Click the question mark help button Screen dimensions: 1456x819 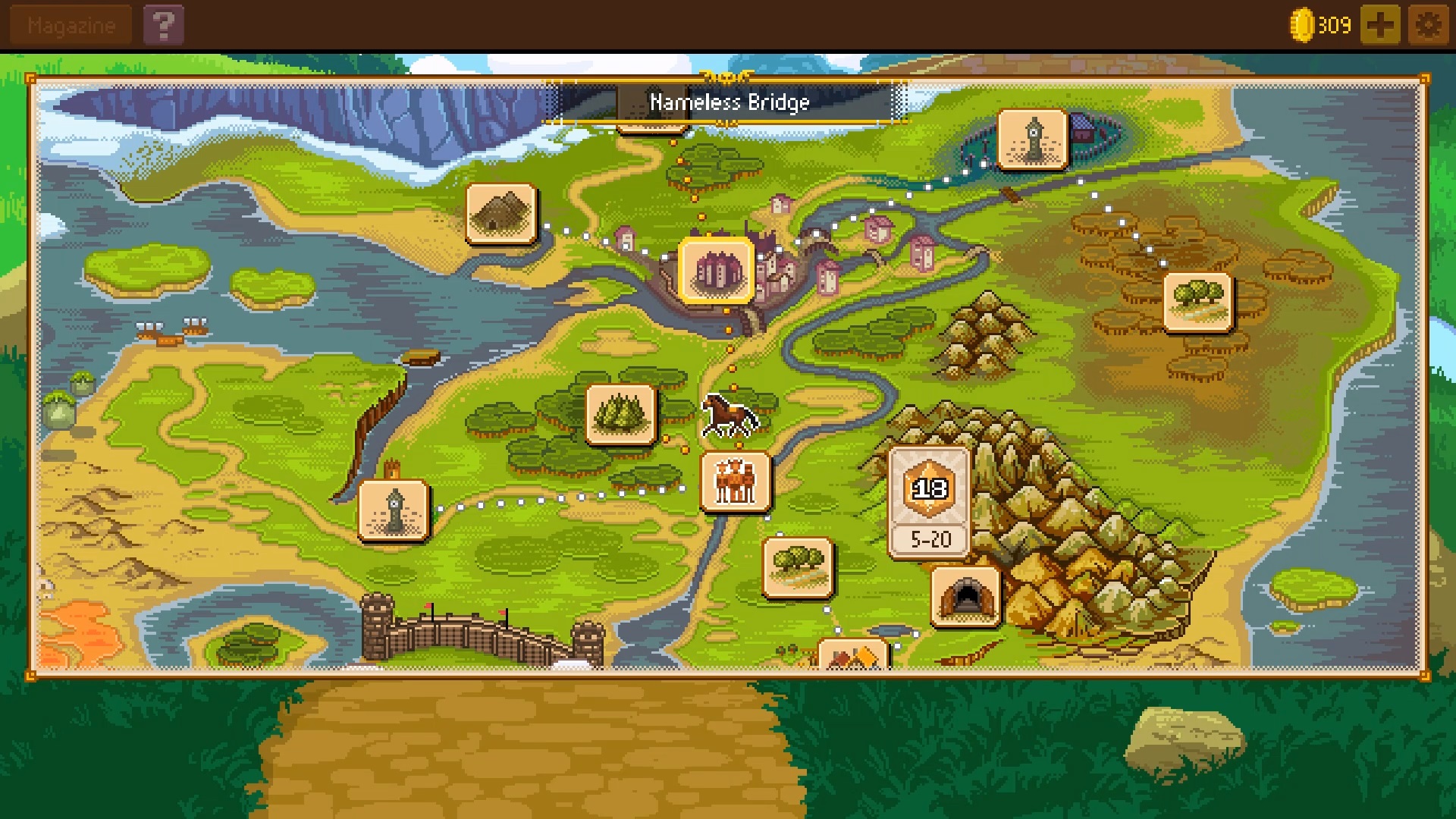pyautogui.click(x=163, y=26)
